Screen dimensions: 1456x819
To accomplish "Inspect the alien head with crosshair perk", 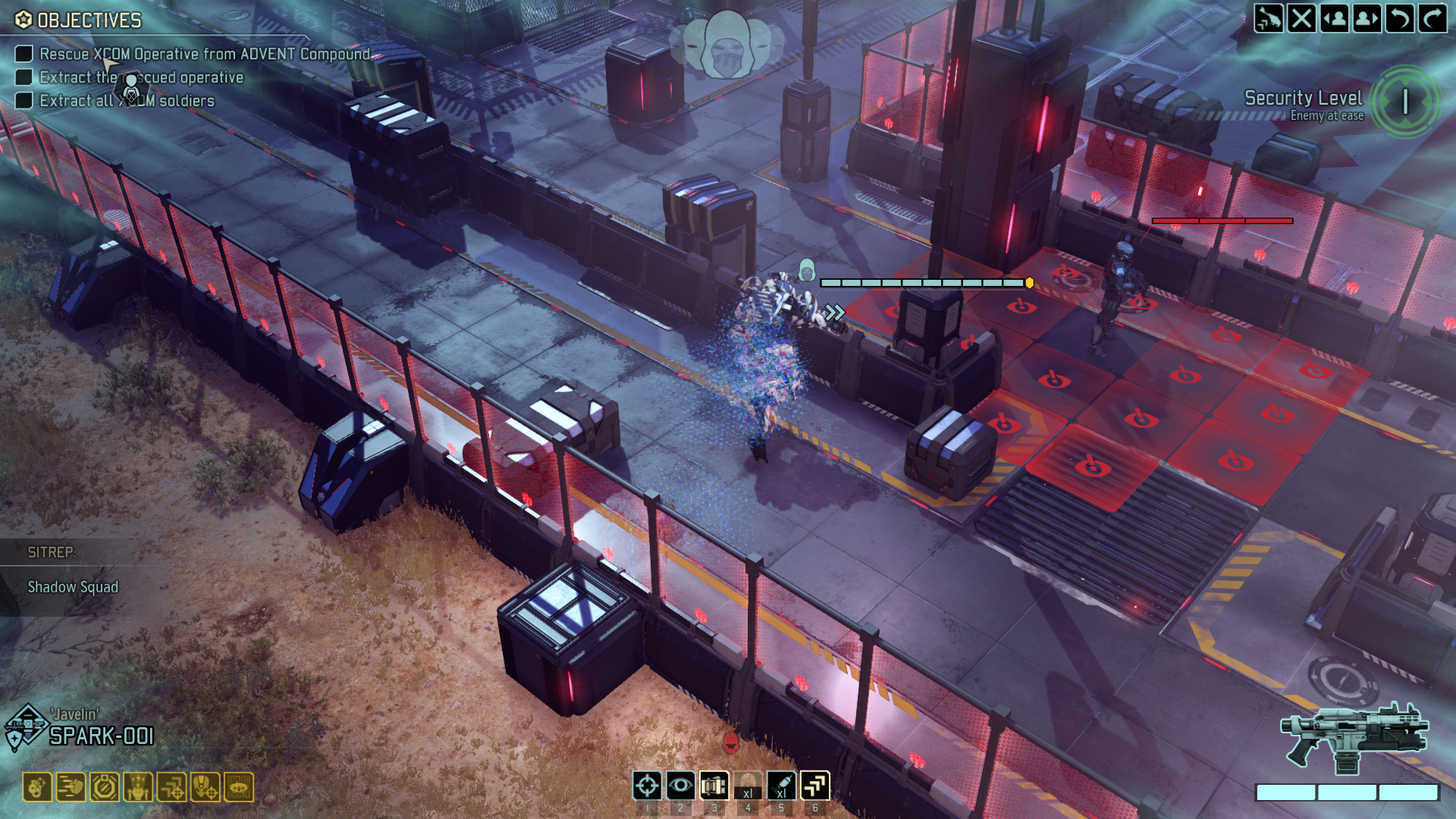I will pos(205,787).
